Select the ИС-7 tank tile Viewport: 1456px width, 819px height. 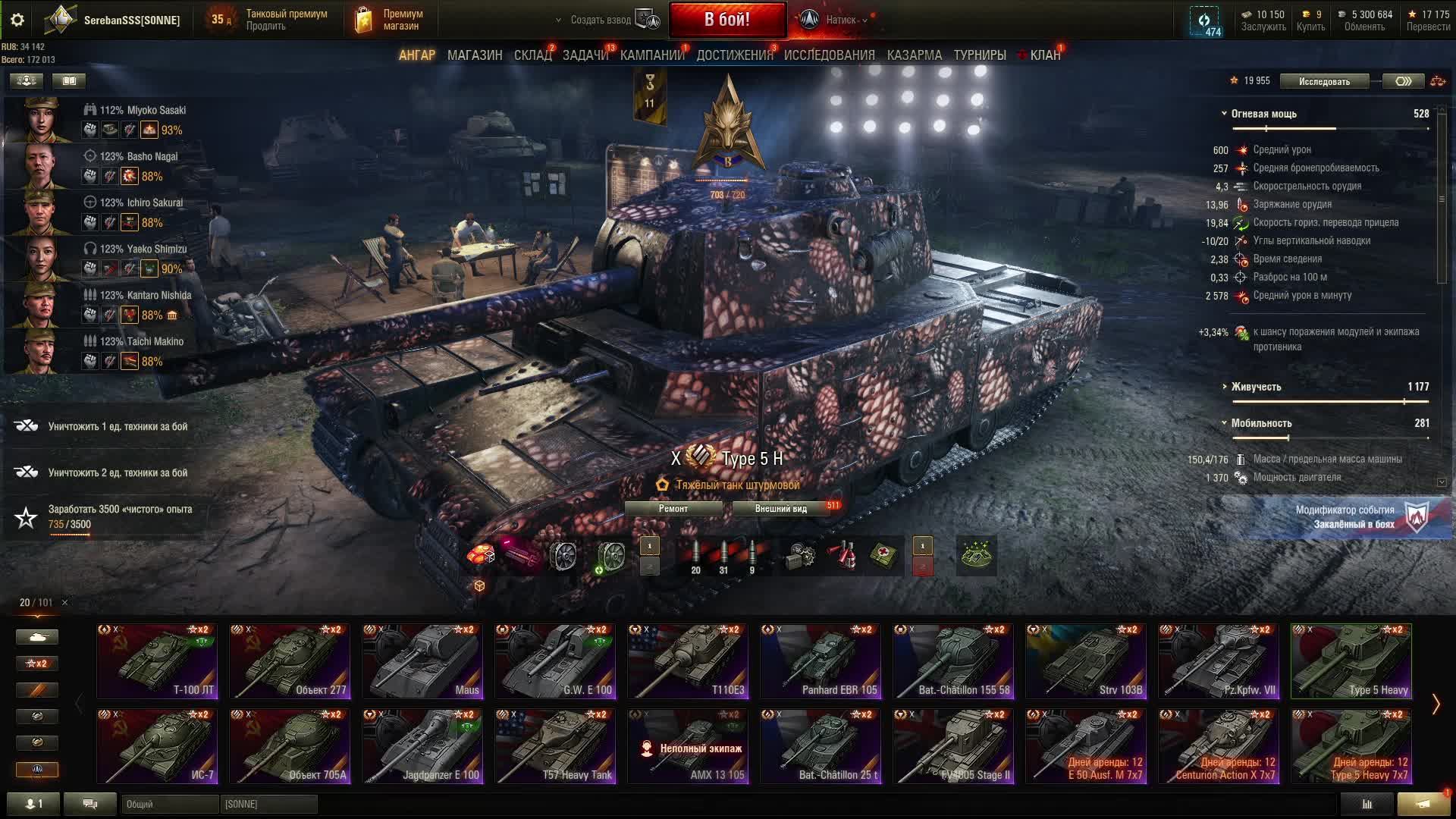click(157, 746)
